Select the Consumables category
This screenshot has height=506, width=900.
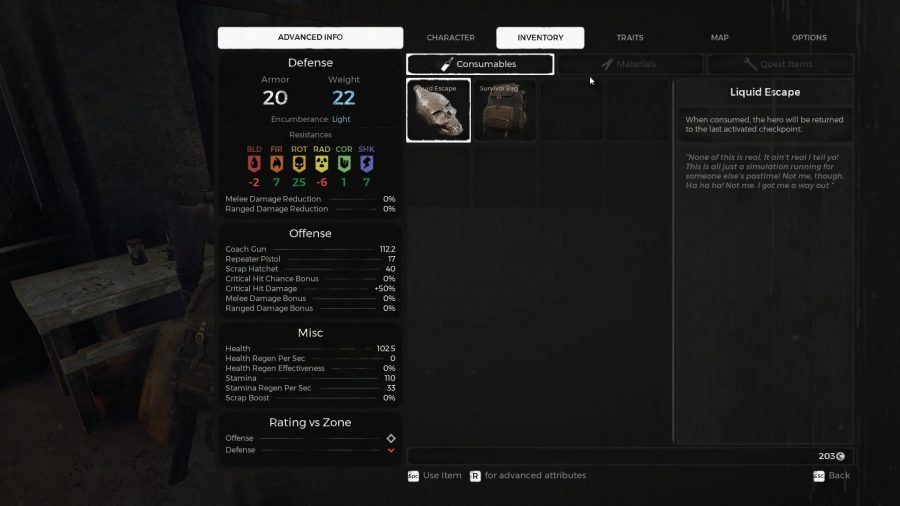point(480,64)
